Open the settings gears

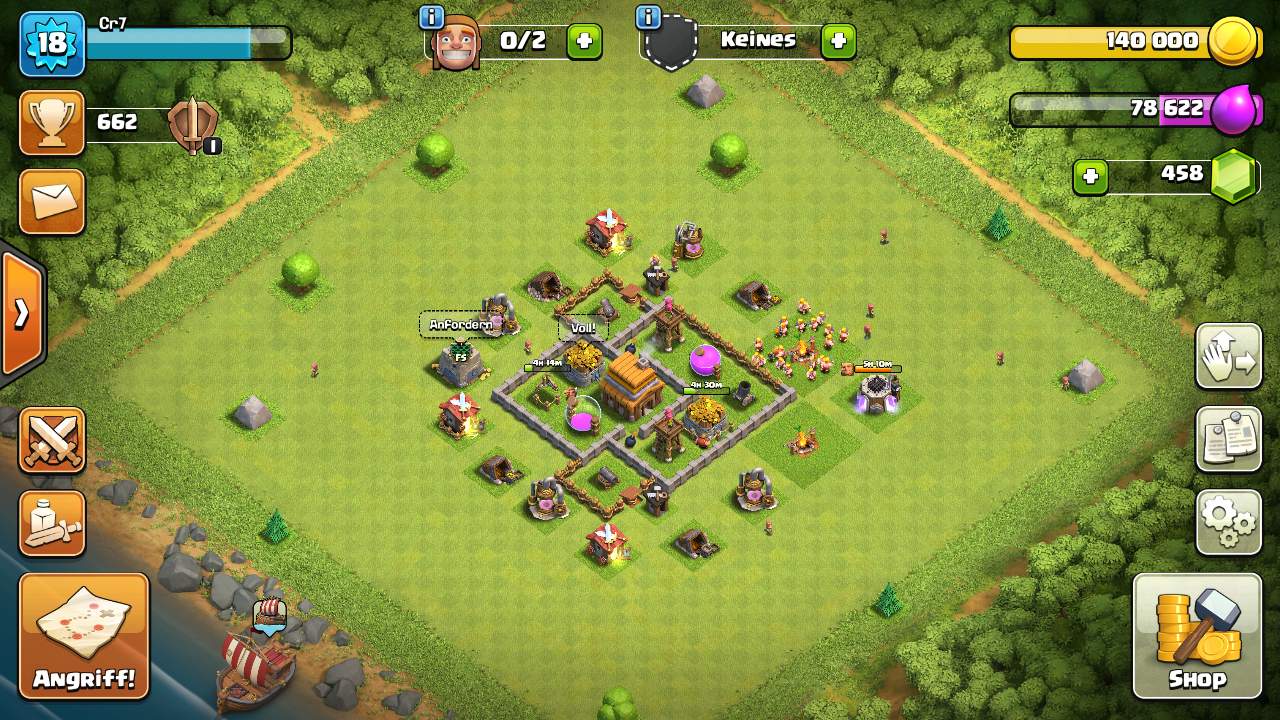(1228, 521)
